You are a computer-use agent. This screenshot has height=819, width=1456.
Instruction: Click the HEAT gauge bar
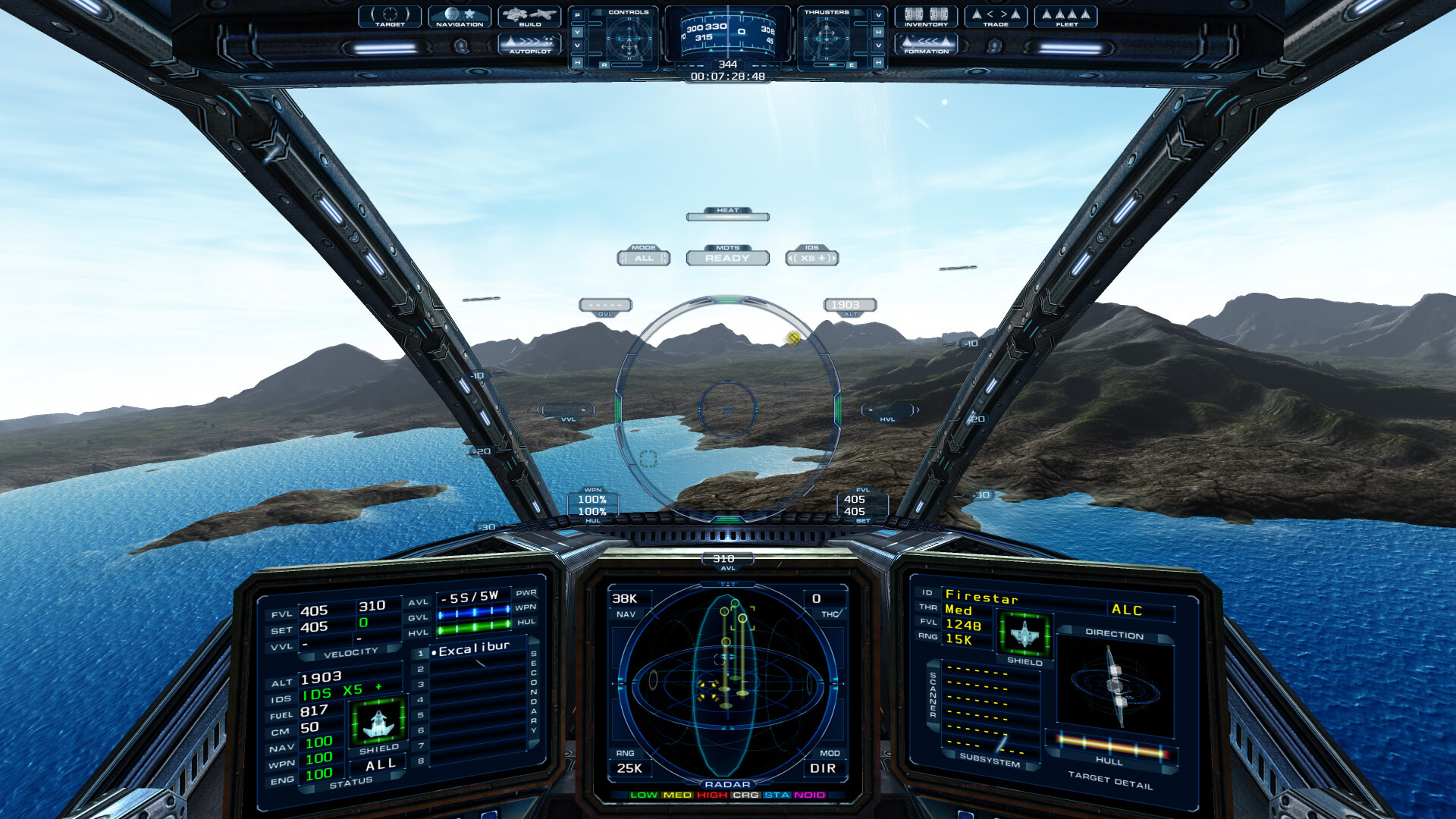727,216
